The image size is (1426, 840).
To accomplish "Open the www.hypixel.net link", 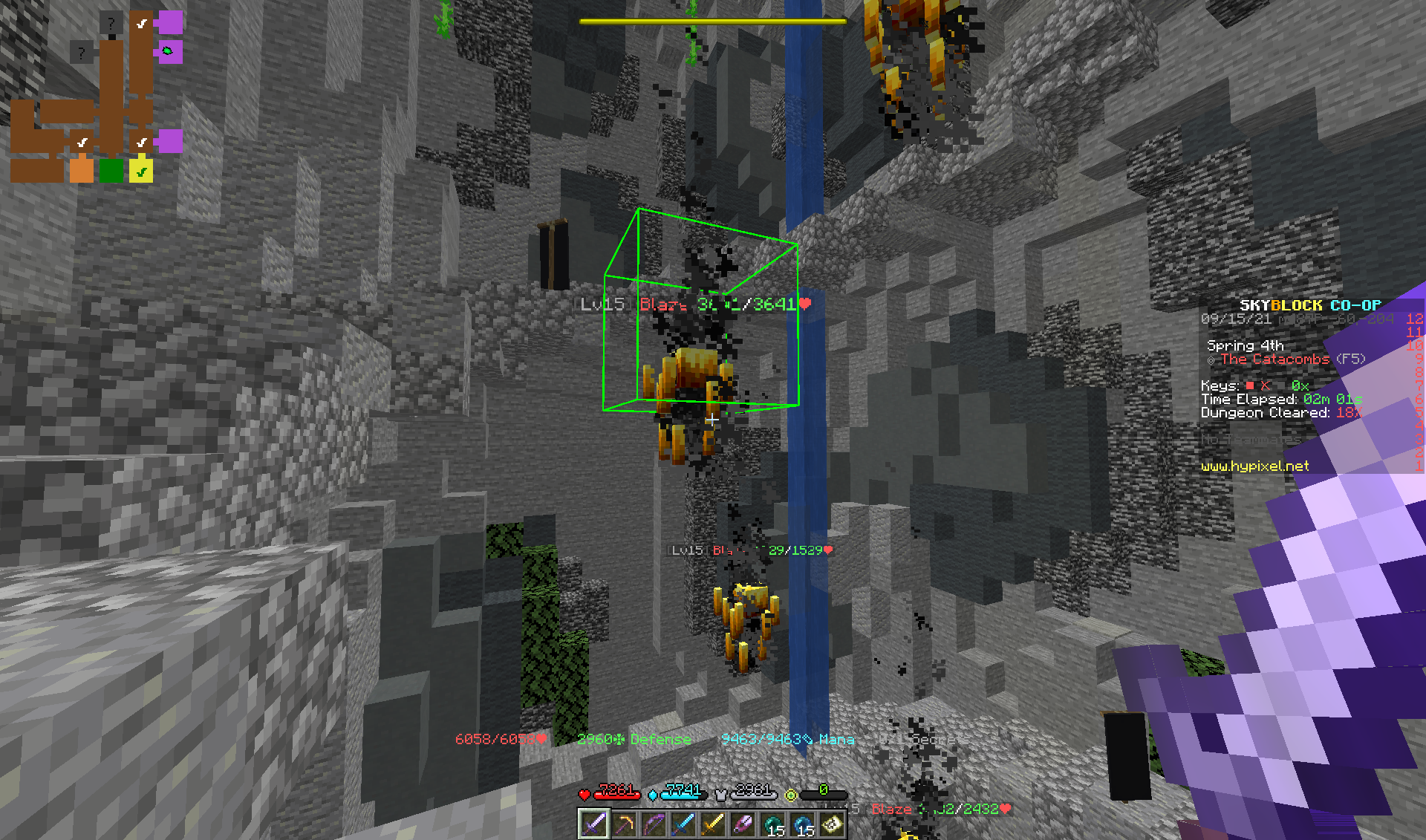I will (x=1254, y=466).
